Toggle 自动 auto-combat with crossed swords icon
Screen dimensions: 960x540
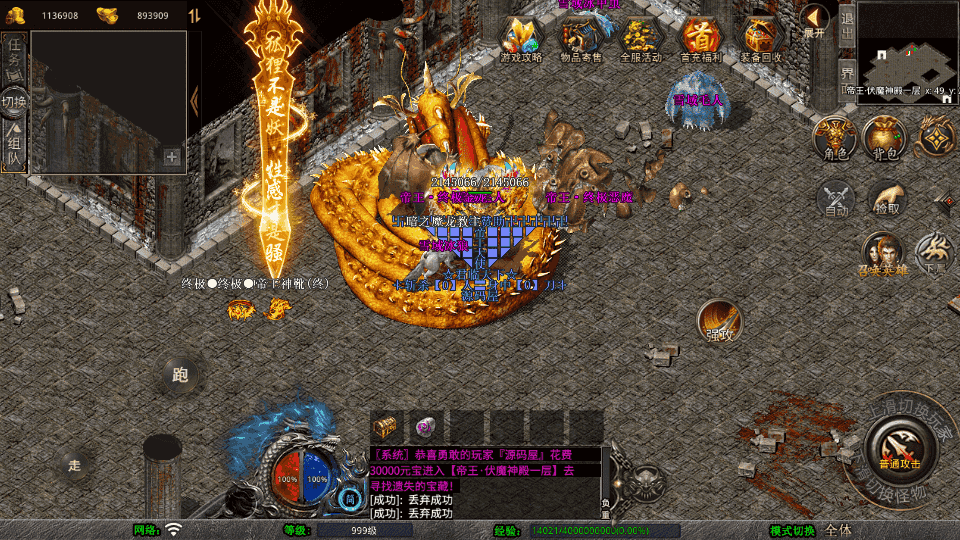[x=836, y=198]
